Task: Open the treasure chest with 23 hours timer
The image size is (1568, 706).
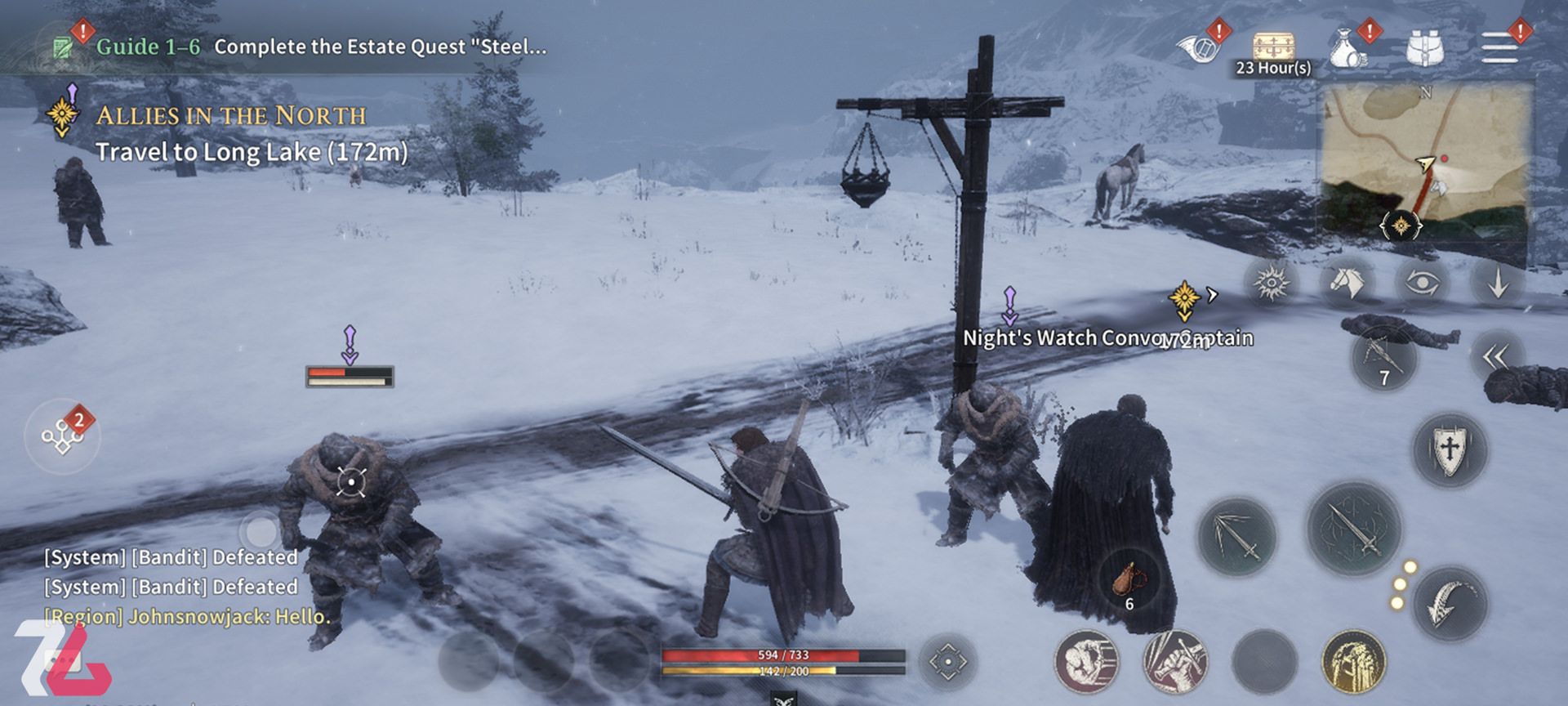Action: (x=1272, y=51)
